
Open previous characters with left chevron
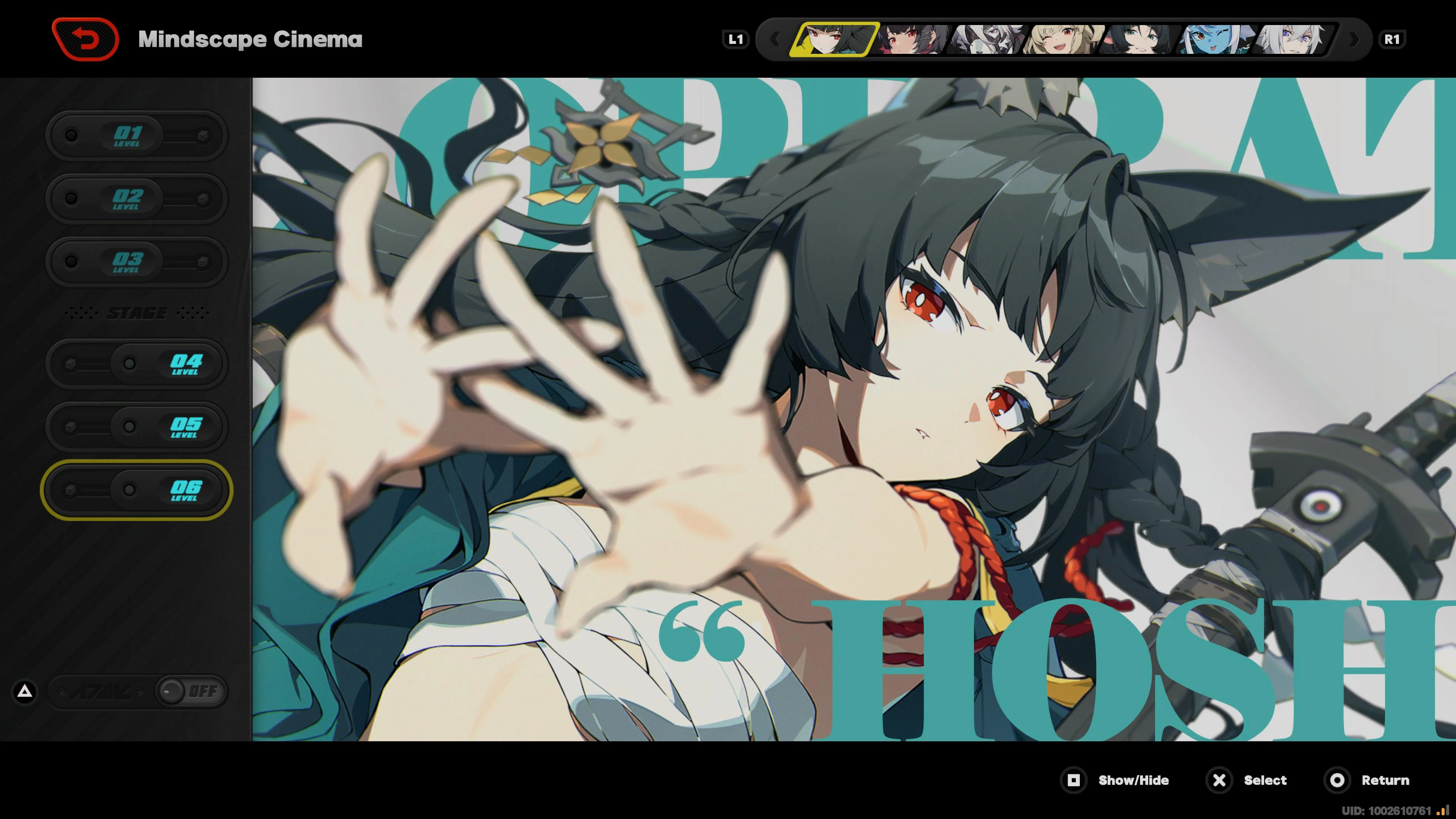[775, 38]
